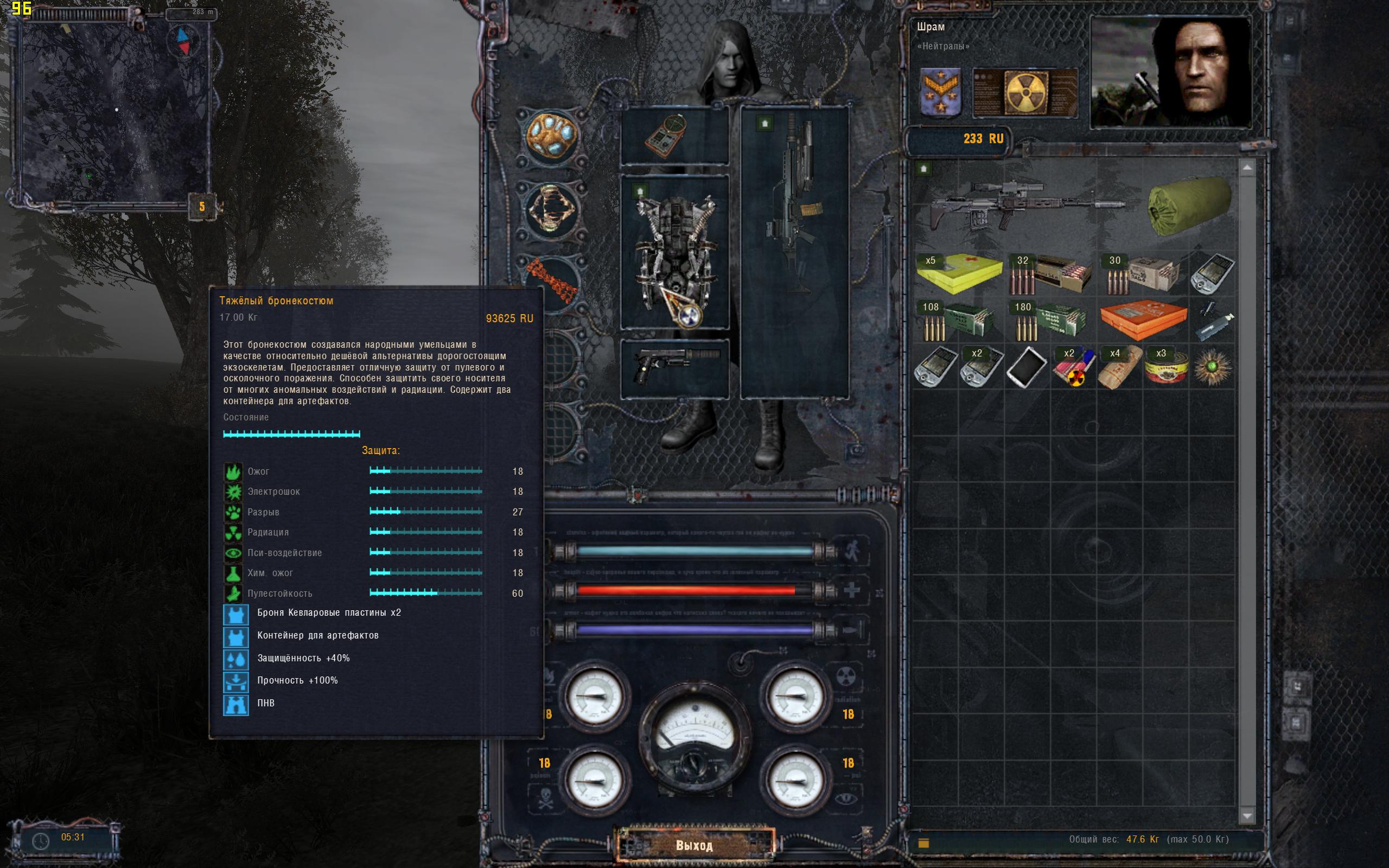Select the spiky green-core artifact in inventory
Image resolution: width=1389 pixels, height=868 pixels.
tap(1212, 367)
